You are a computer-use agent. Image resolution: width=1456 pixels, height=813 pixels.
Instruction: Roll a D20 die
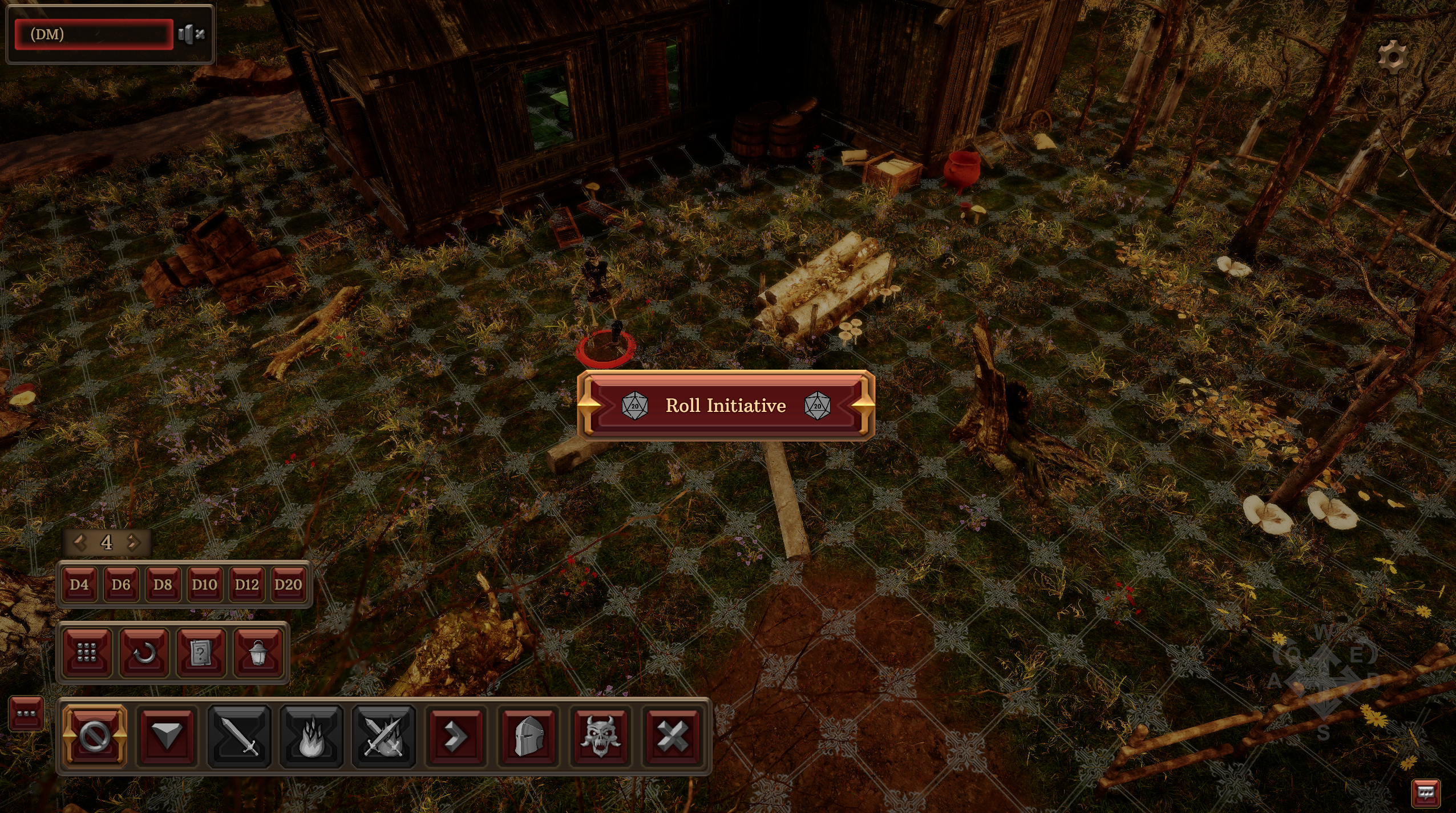(288, 584)
